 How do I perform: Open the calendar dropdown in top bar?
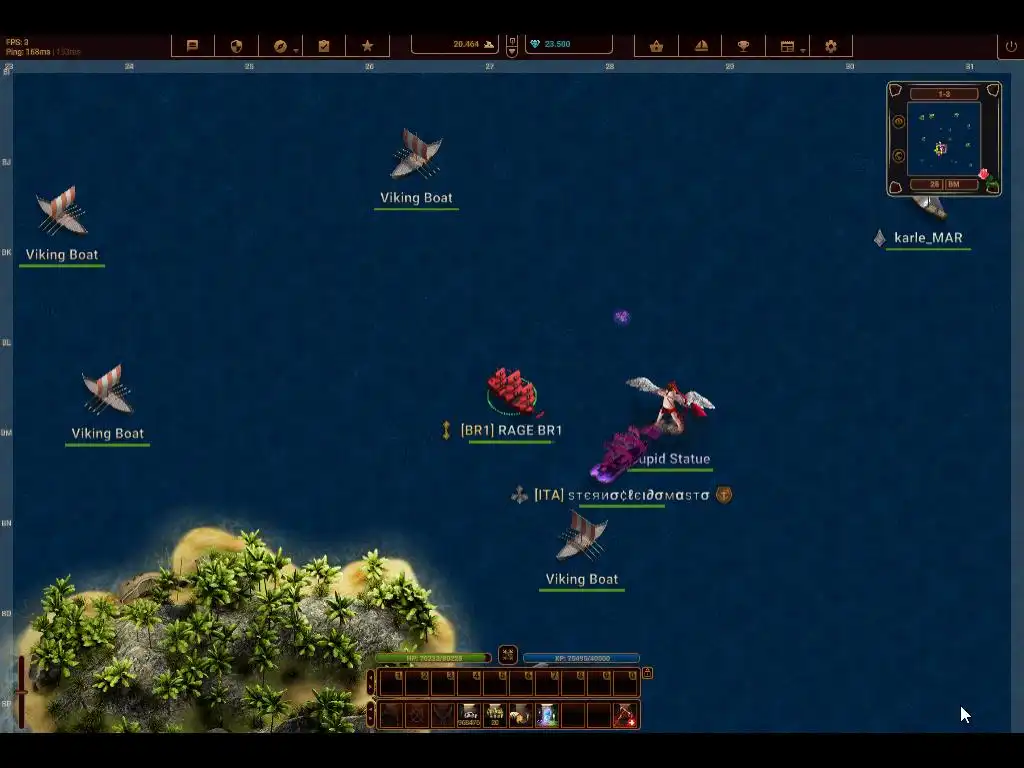click(788, 46)
